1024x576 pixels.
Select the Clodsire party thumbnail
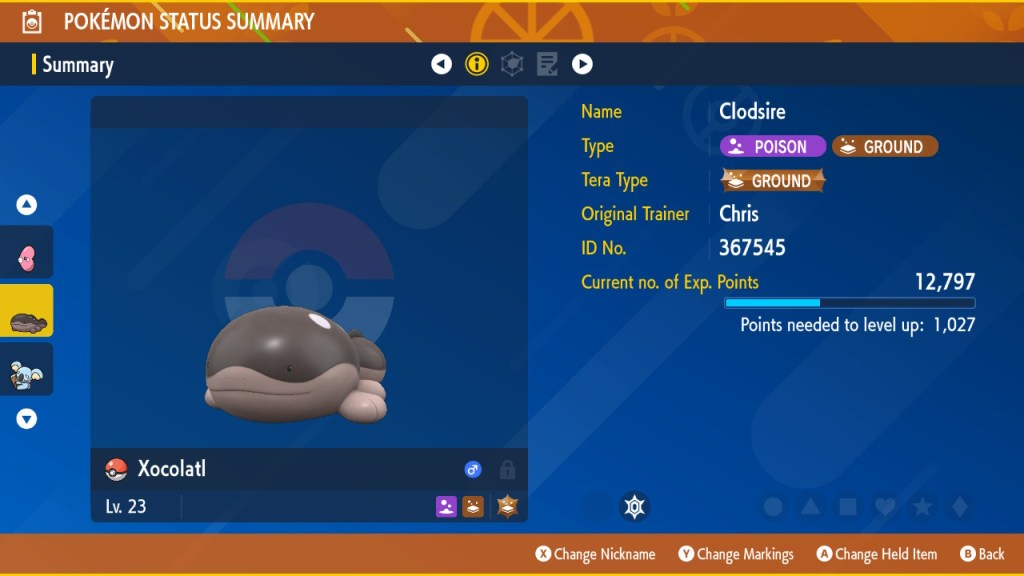click(x=27, y=313)
